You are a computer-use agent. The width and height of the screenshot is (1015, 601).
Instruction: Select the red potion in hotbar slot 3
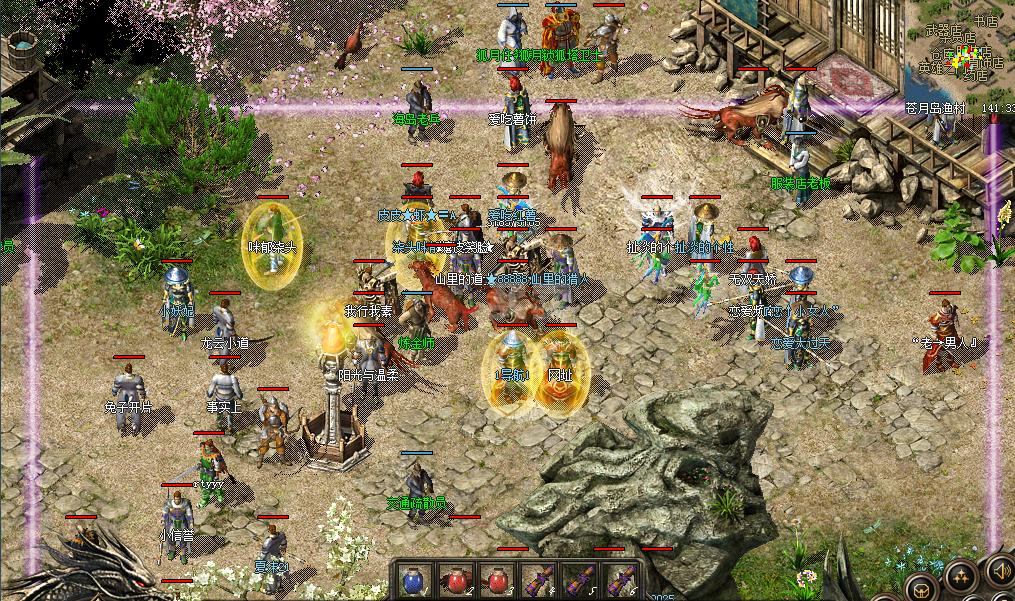point(497,580)
